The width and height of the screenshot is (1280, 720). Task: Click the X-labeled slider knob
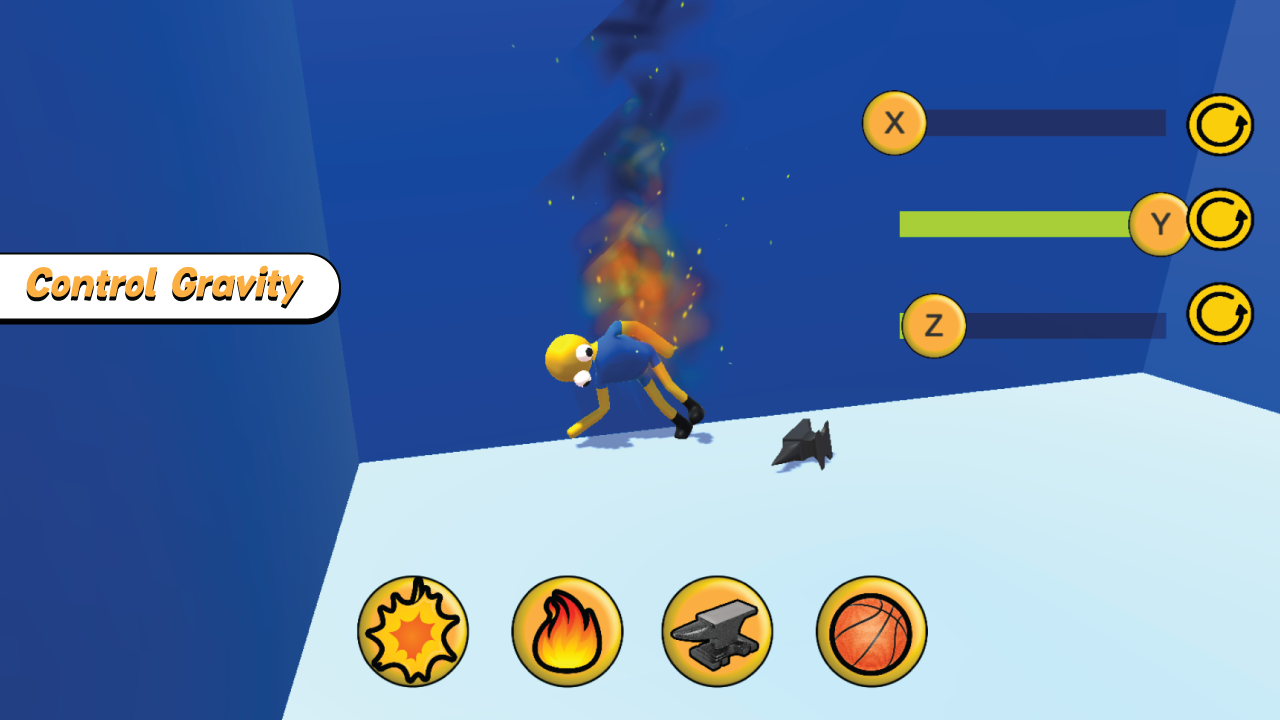(895, 123)
